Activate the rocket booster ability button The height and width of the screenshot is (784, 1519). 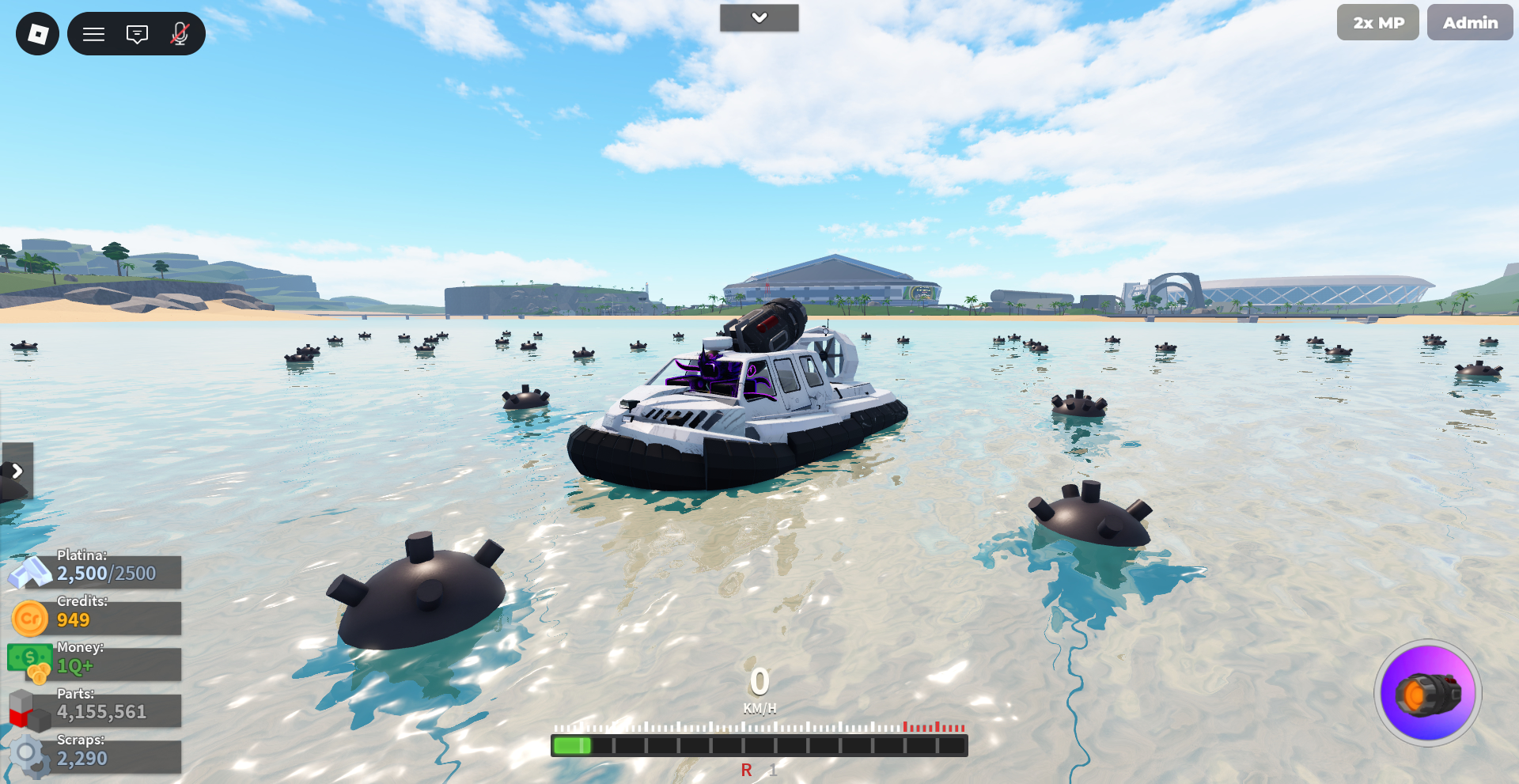click(x=1427, y=694)
